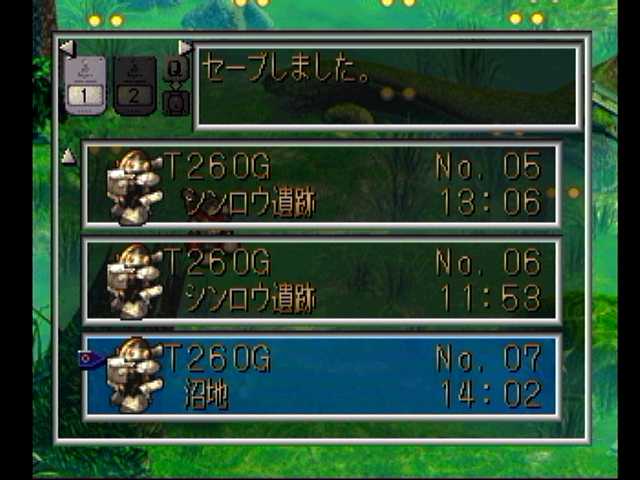Choose save file No. 06
Screen dimensions: 640x480
point(321,280)
